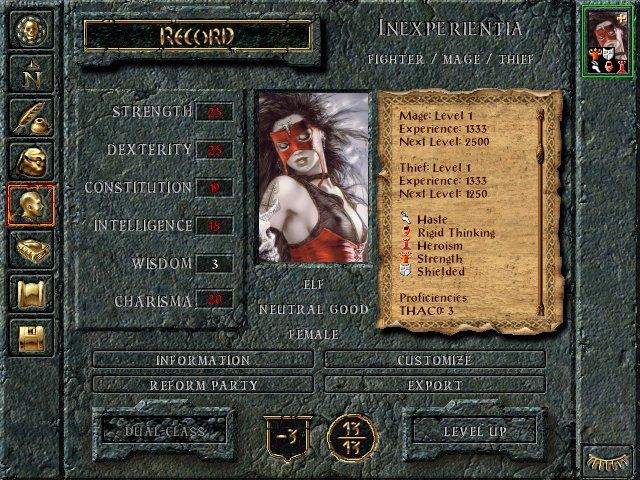The height and width of the screenshot is (480, 640).
Task: Select the Customize button
Action: [x=435, y=360]
